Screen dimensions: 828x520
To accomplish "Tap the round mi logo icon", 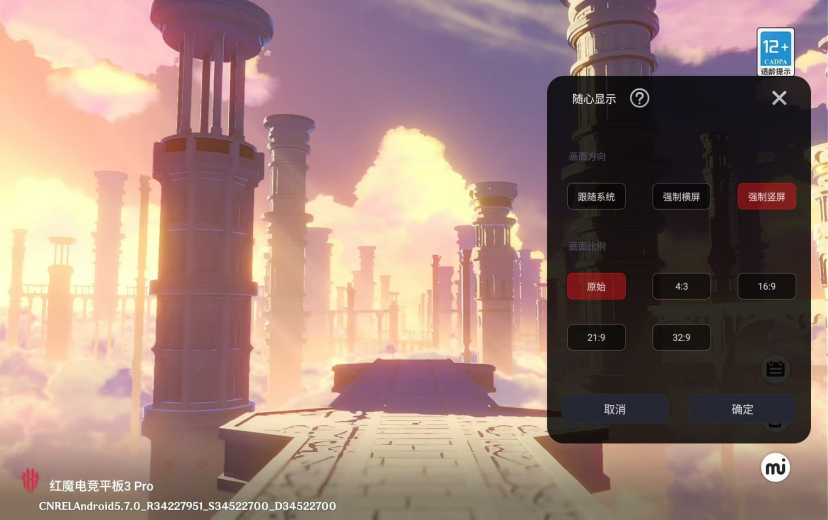I will (775, 467).
